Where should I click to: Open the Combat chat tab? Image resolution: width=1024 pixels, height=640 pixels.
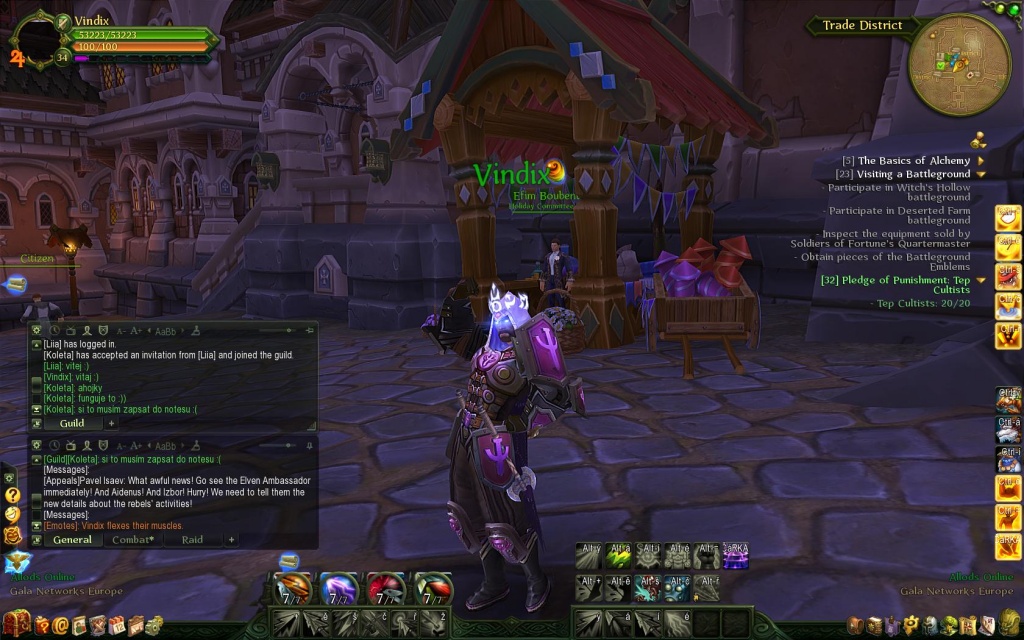[x=132, y=540]
